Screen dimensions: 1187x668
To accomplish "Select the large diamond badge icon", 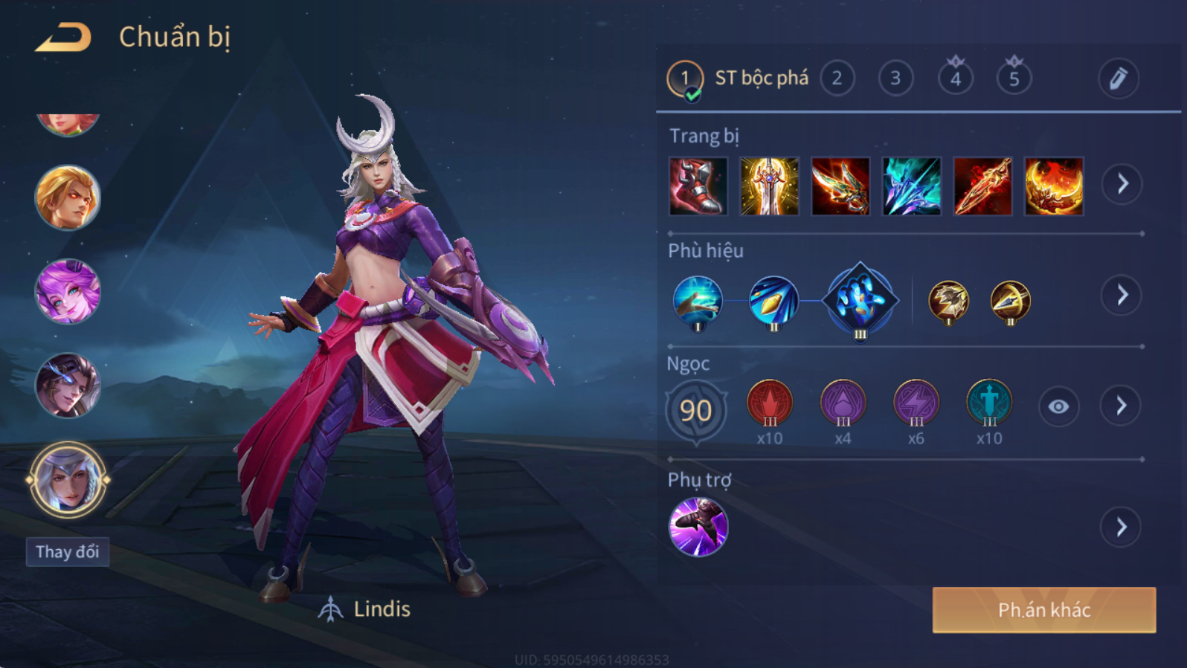I will click(859, 299).
